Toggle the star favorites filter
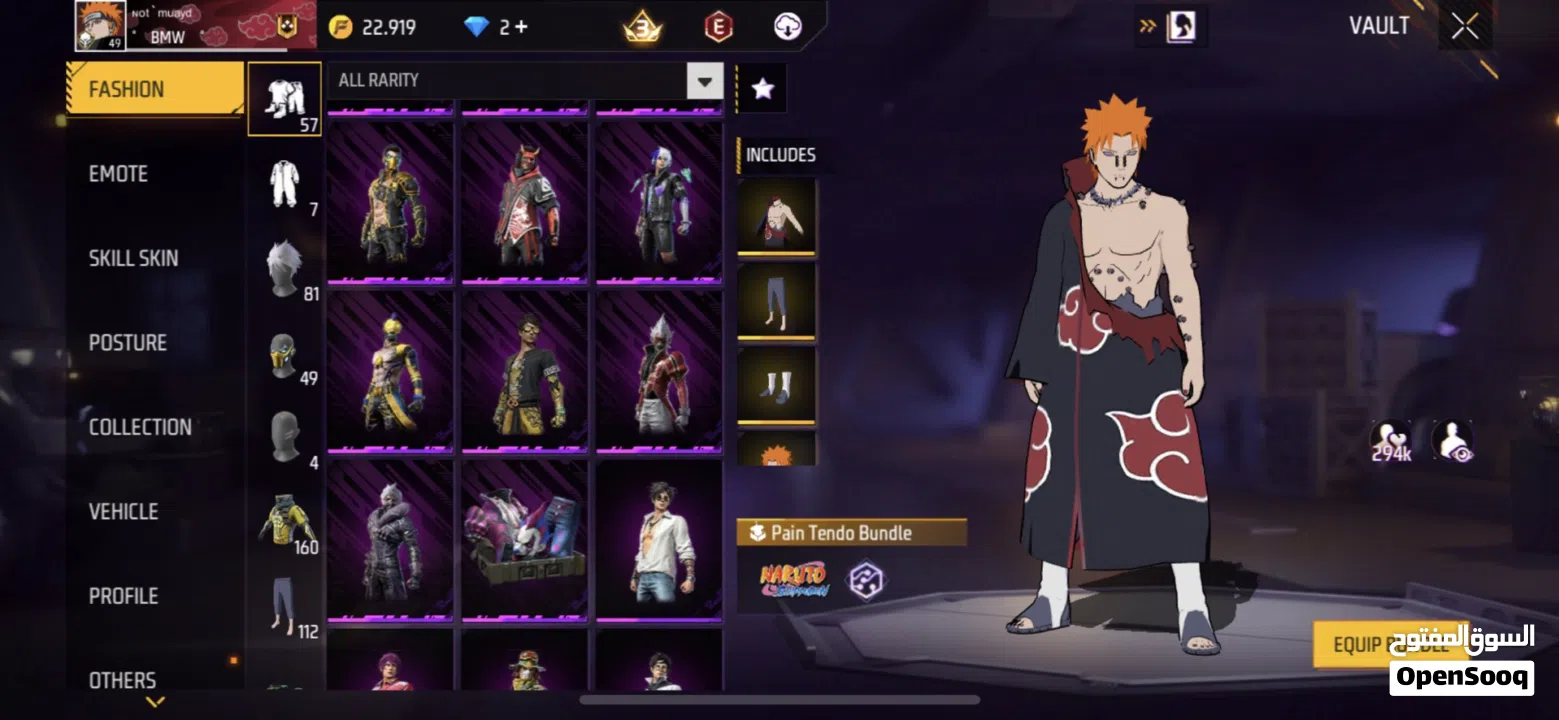Viewport: 1559px width, 720px height. [762, 89]
